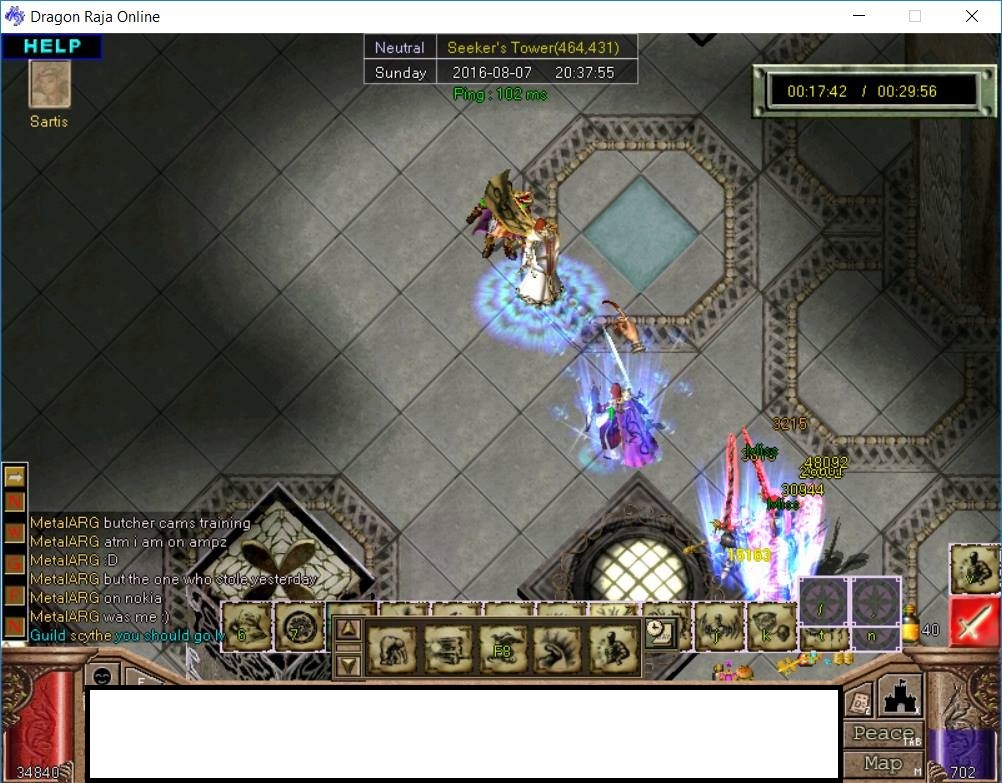Close the Dragon Raja Online window
The height and width of the screenshot is (783, 1002).
[972, 16]
